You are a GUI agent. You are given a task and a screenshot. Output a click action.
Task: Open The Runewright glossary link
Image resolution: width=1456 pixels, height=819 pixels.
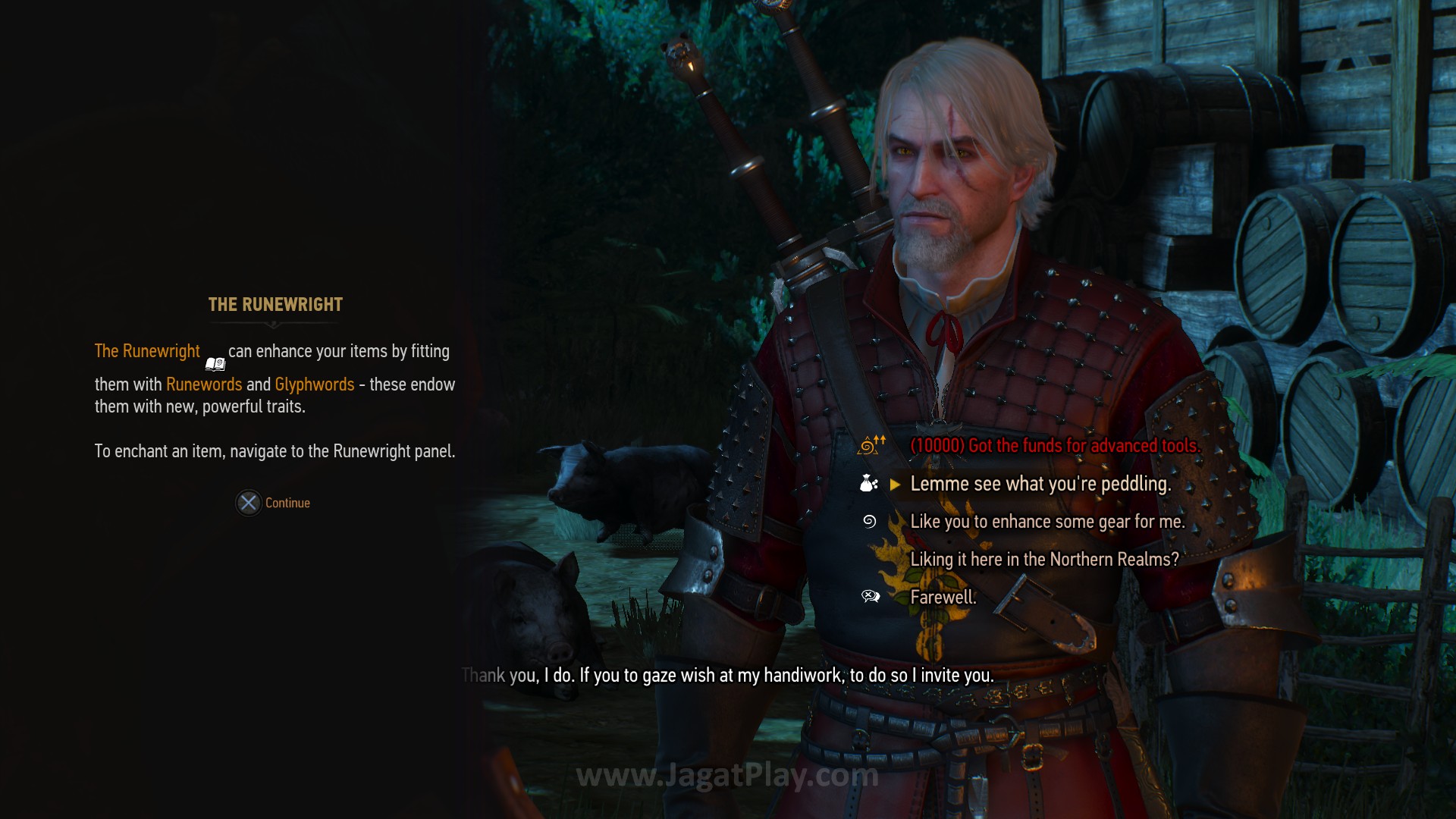(146, 351)
